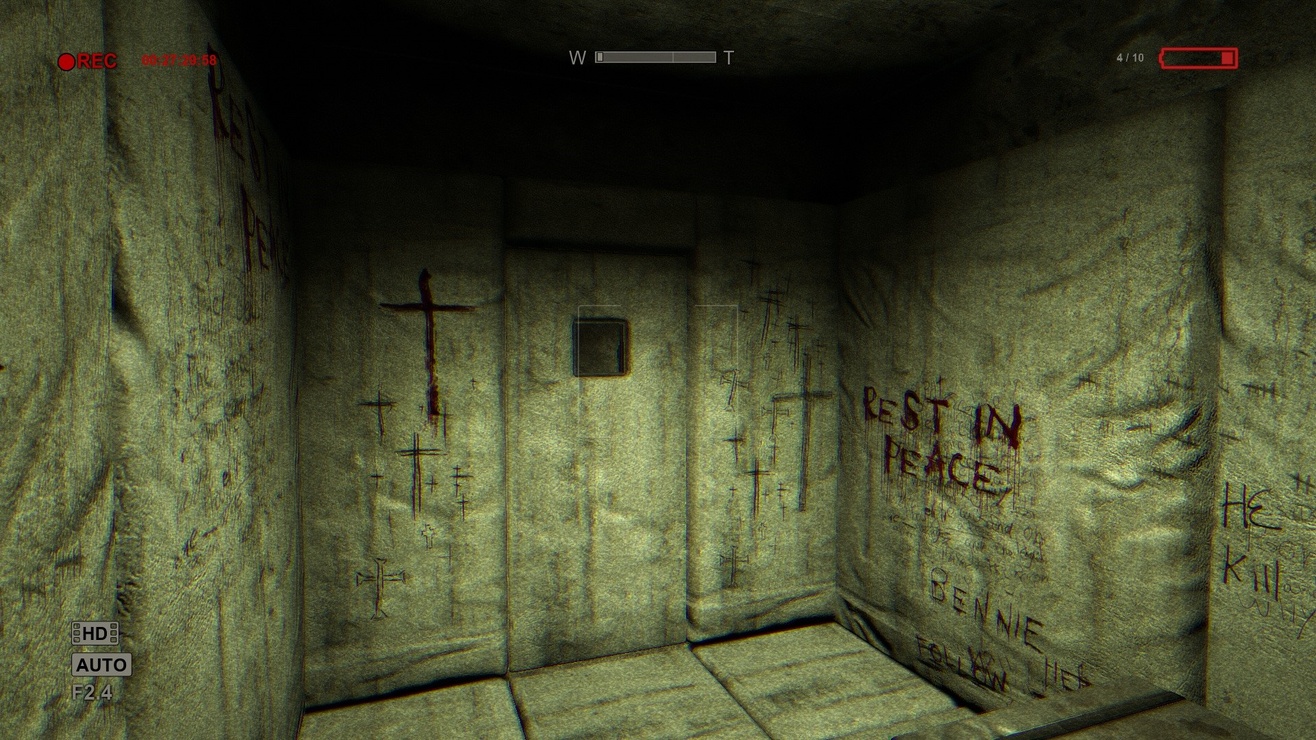Select the F2.4 aperture indicator
1316x740 pixels.
(91, 693)
